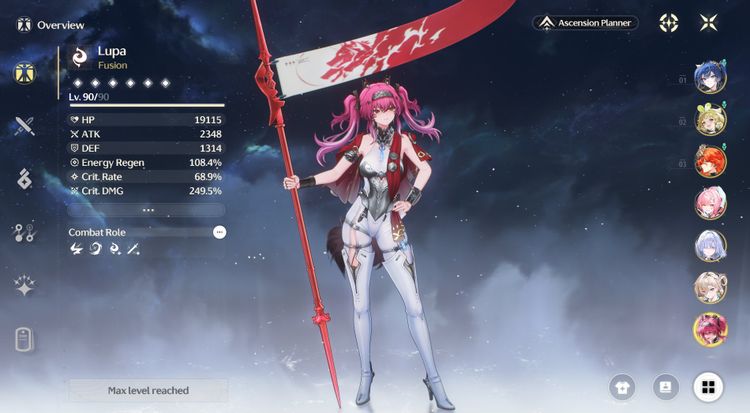Pick the orange-haired character portrait
Viewport: 750px width, 413px height.
click(710, 161)
